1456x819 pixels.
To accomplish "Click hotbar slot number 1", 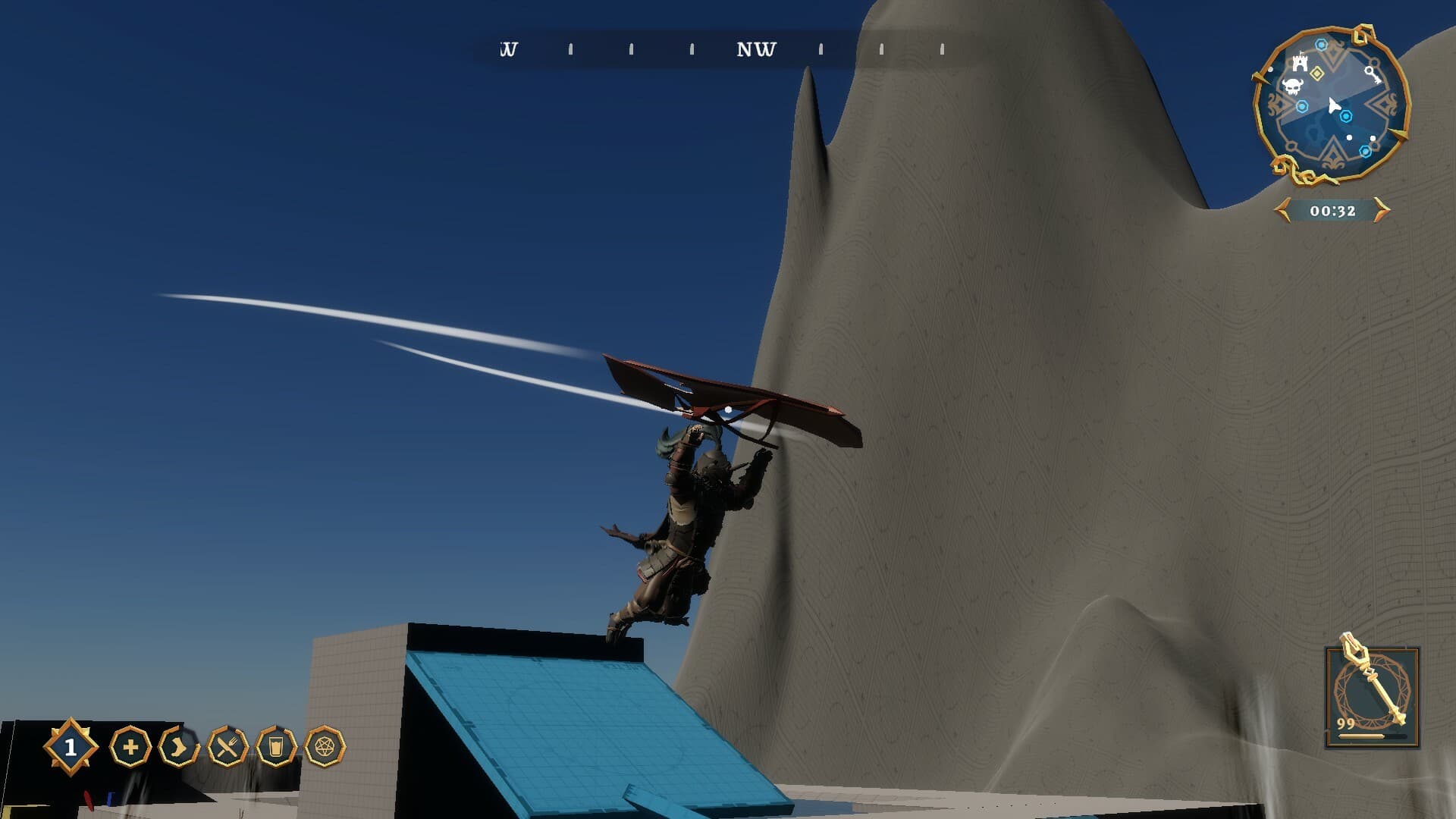I will coord(70,746).
